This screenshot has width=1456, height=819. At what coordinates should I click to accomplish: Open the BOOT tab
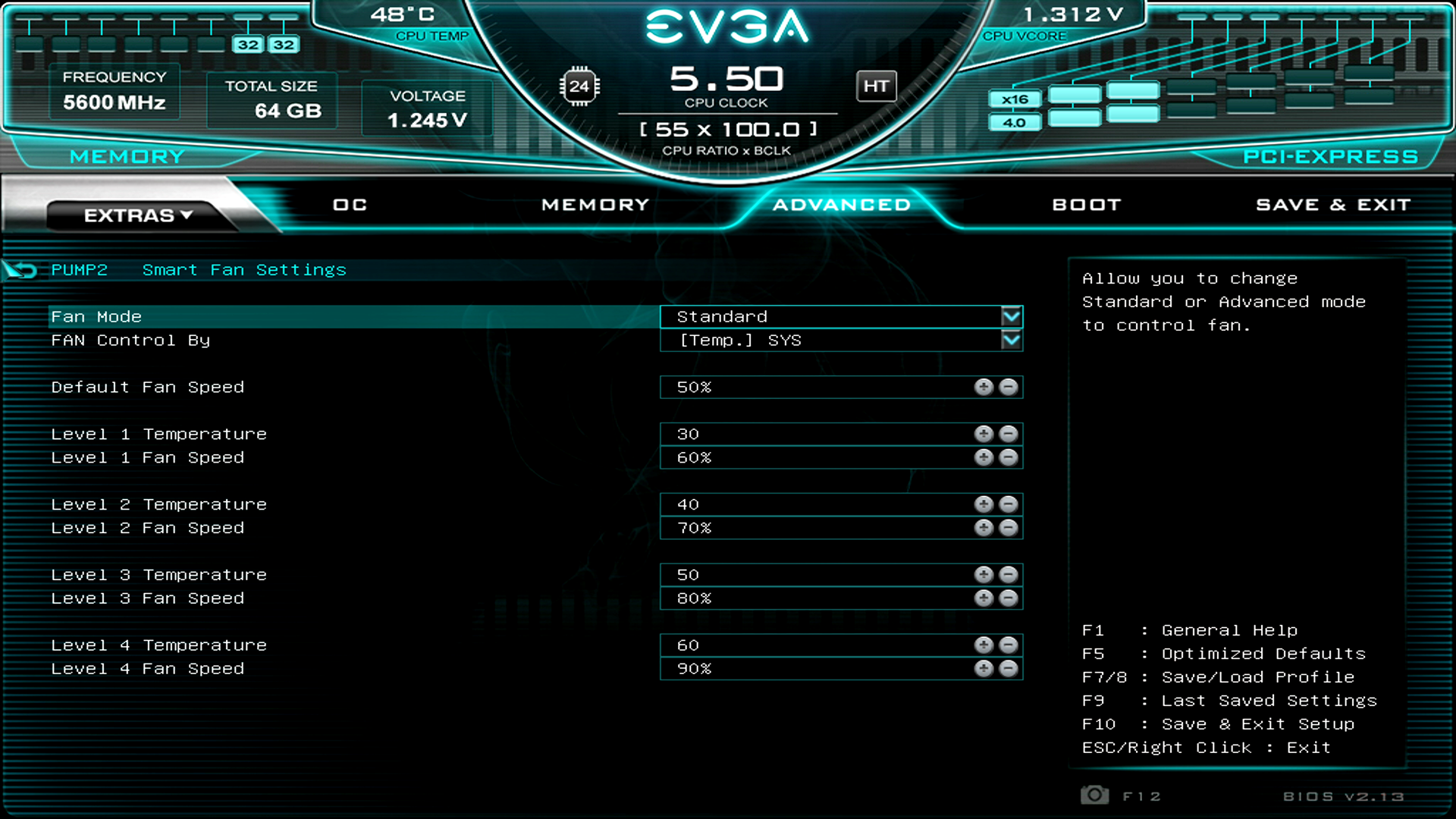click(1087, 204)
